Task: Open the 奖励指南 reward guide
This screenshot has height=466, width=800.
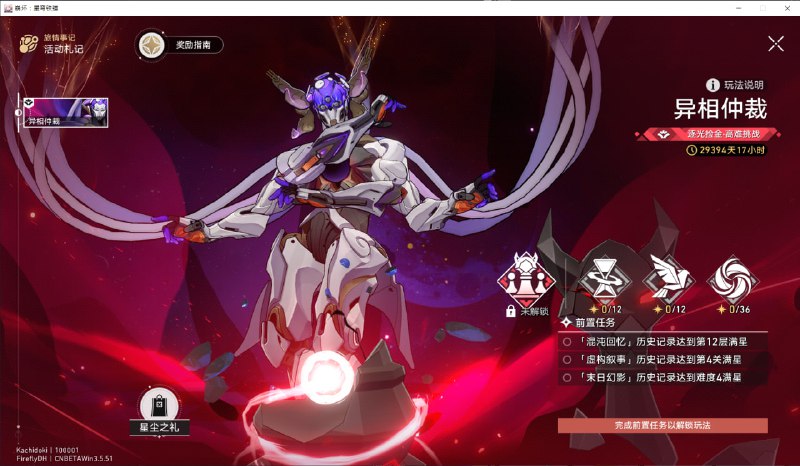Action: click(x=180, y=45)
